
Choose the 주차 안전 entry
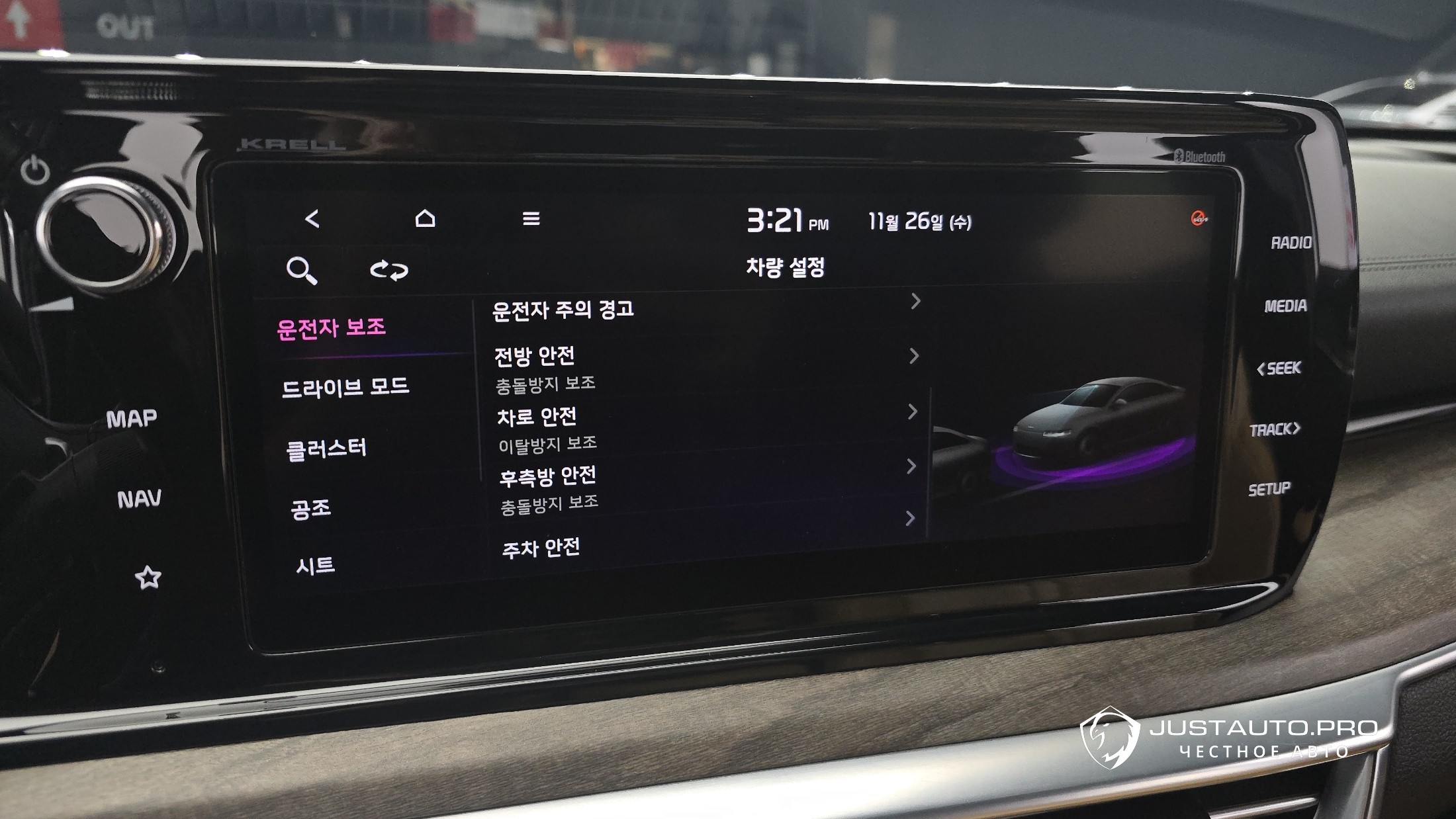point(541,548)
